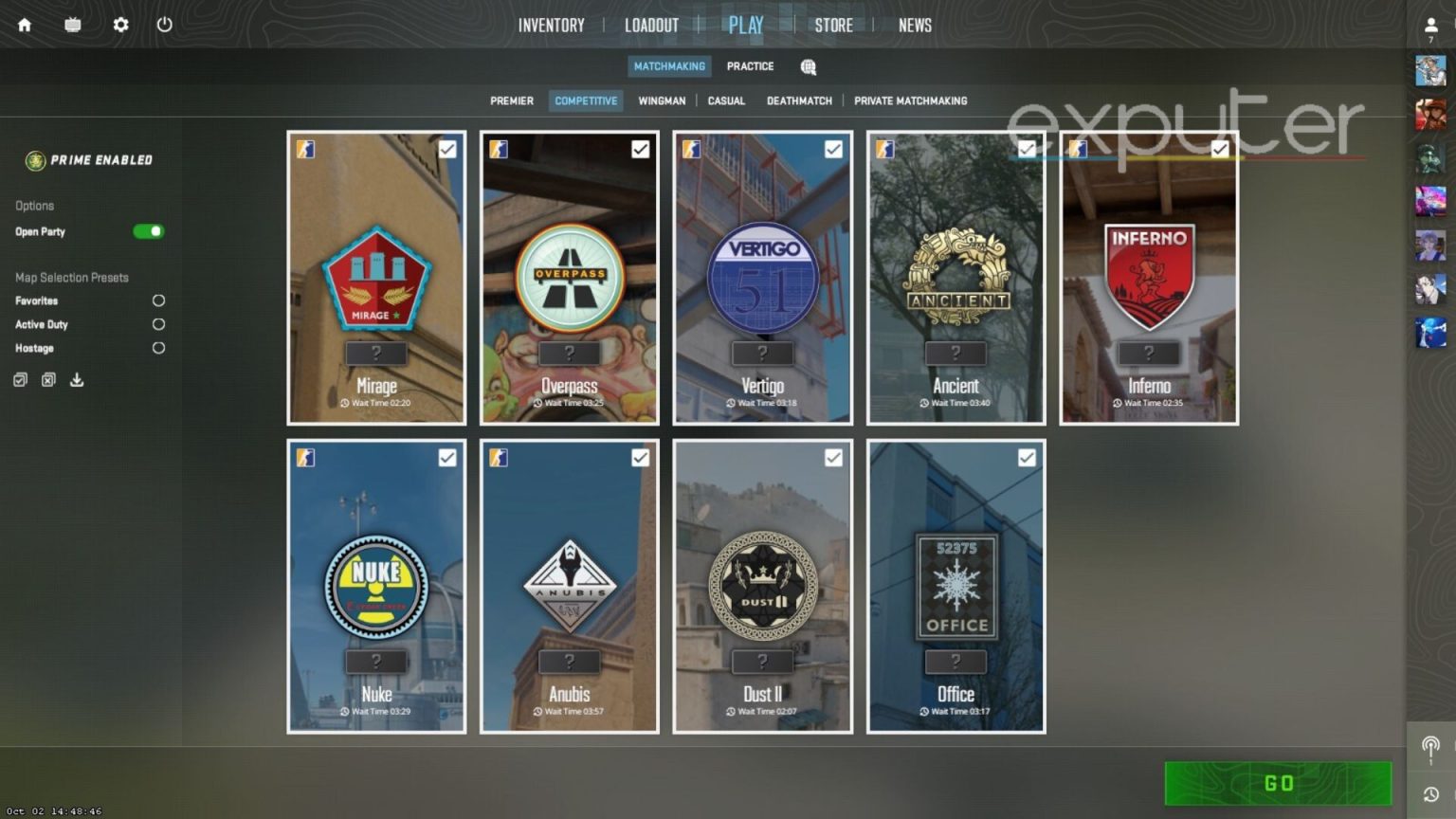Click the Home icon in the top-left corner
Image resolution: width=1456 pixels, height=819 pixels.
(x=23, y=25)
